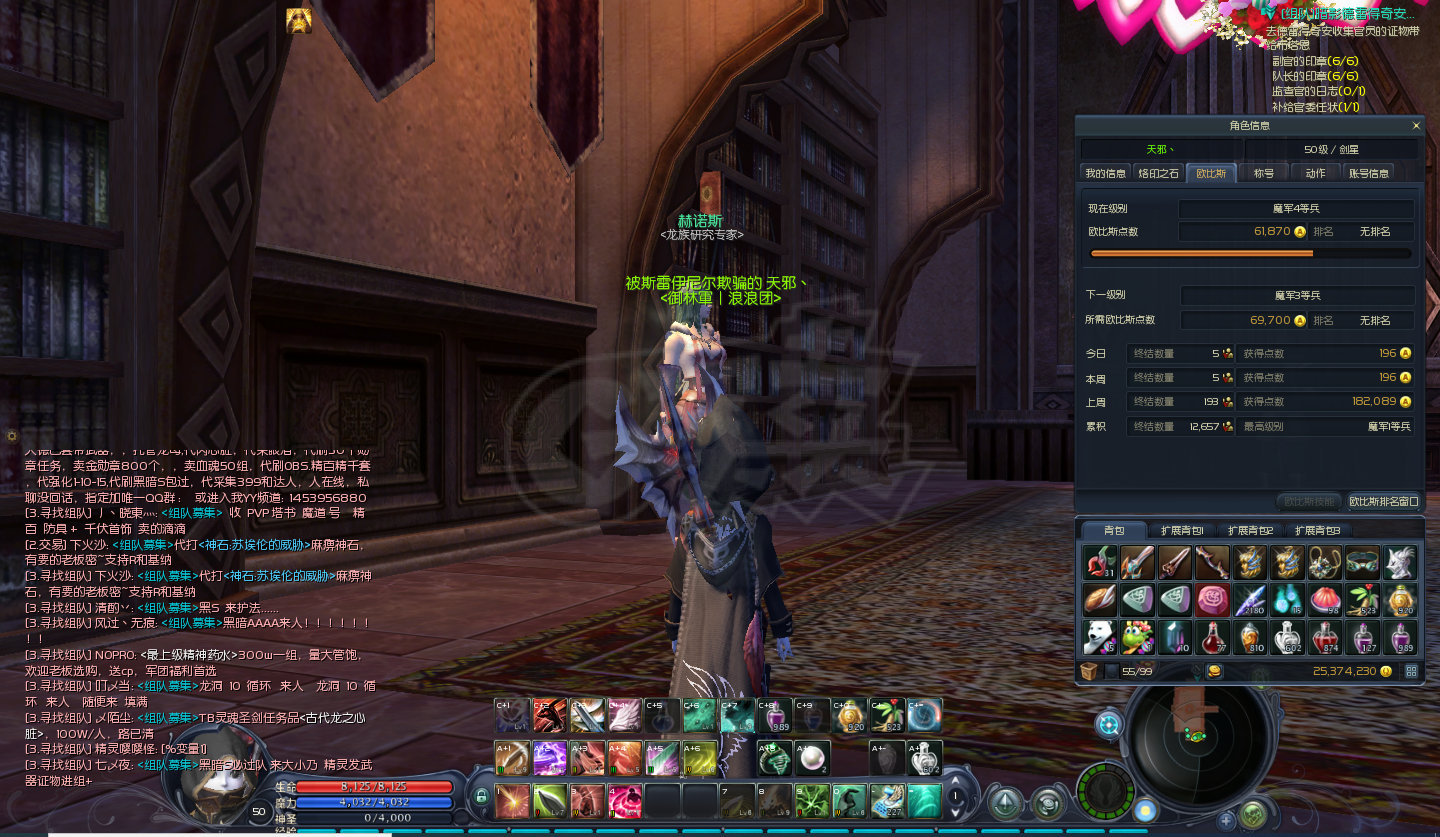1440x837 pixels.
Task: Switch to the 我的信息 tab
Action: pos(1106,173)
